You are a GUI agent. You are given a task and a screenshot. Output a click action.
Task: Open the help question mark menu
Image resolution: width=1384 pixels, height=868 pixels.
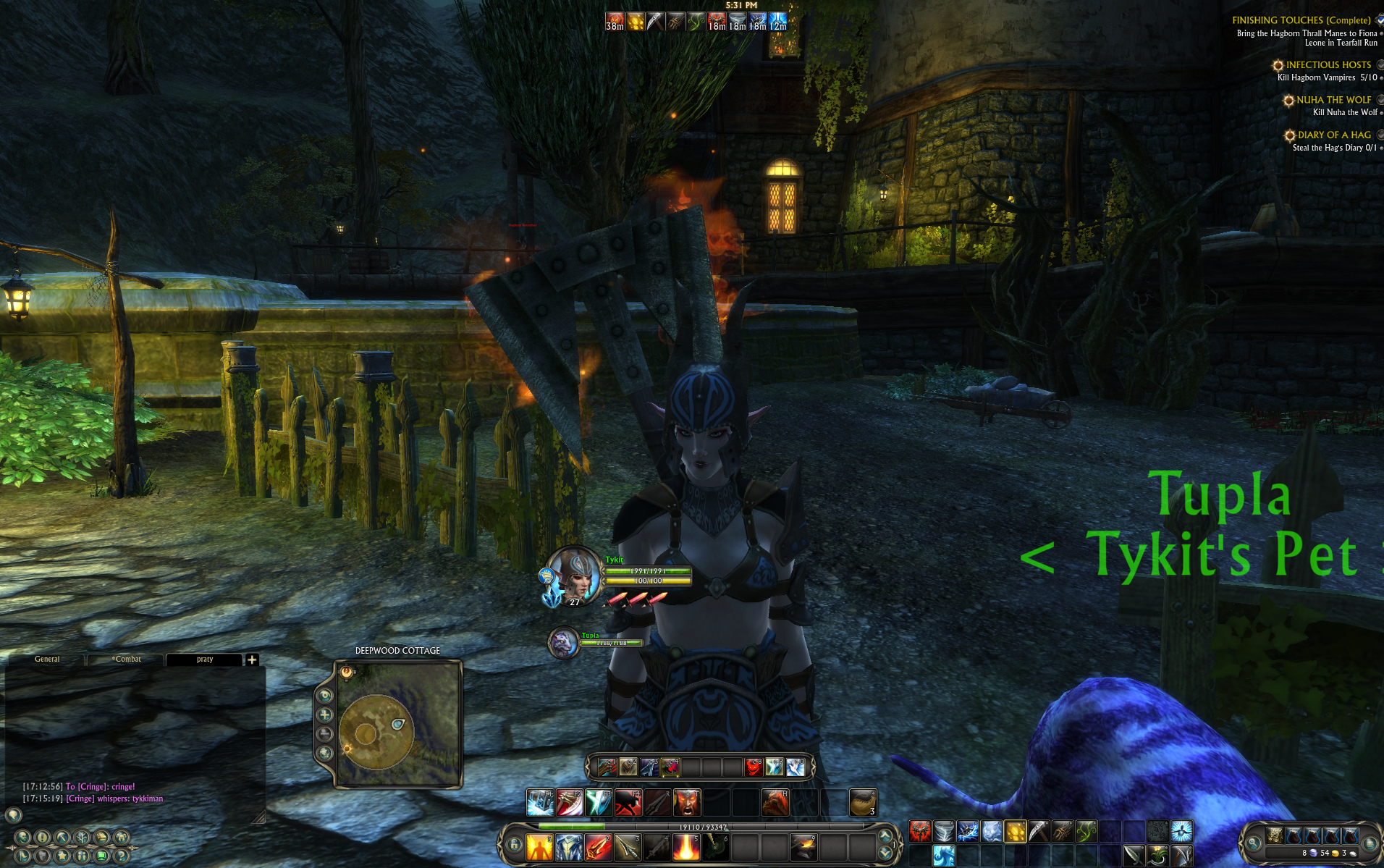[122, 856]
